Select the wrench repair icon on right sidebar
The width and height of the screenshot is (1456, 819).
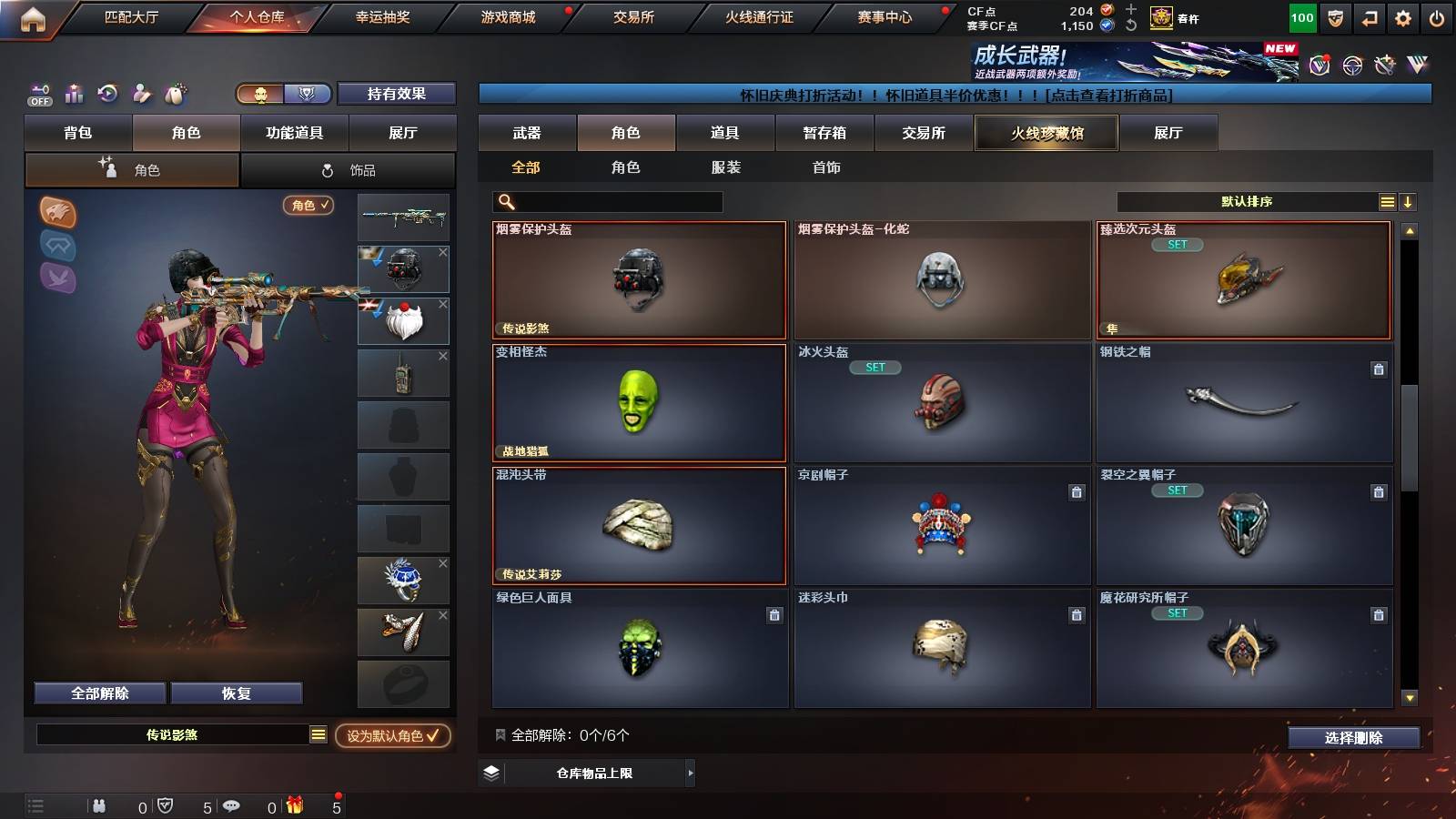pyautogui.click(x=1385, y=64)
